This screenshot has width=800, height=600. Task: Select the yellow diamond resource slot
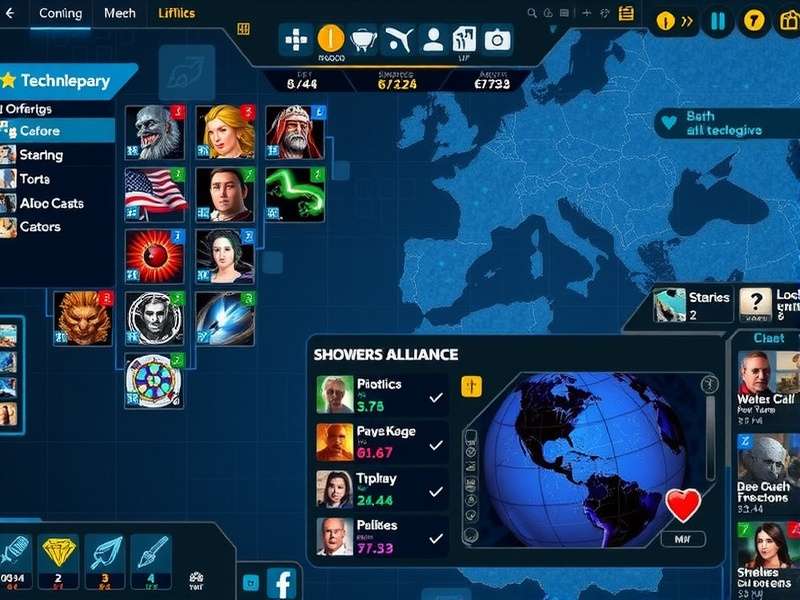coord(59,555)
